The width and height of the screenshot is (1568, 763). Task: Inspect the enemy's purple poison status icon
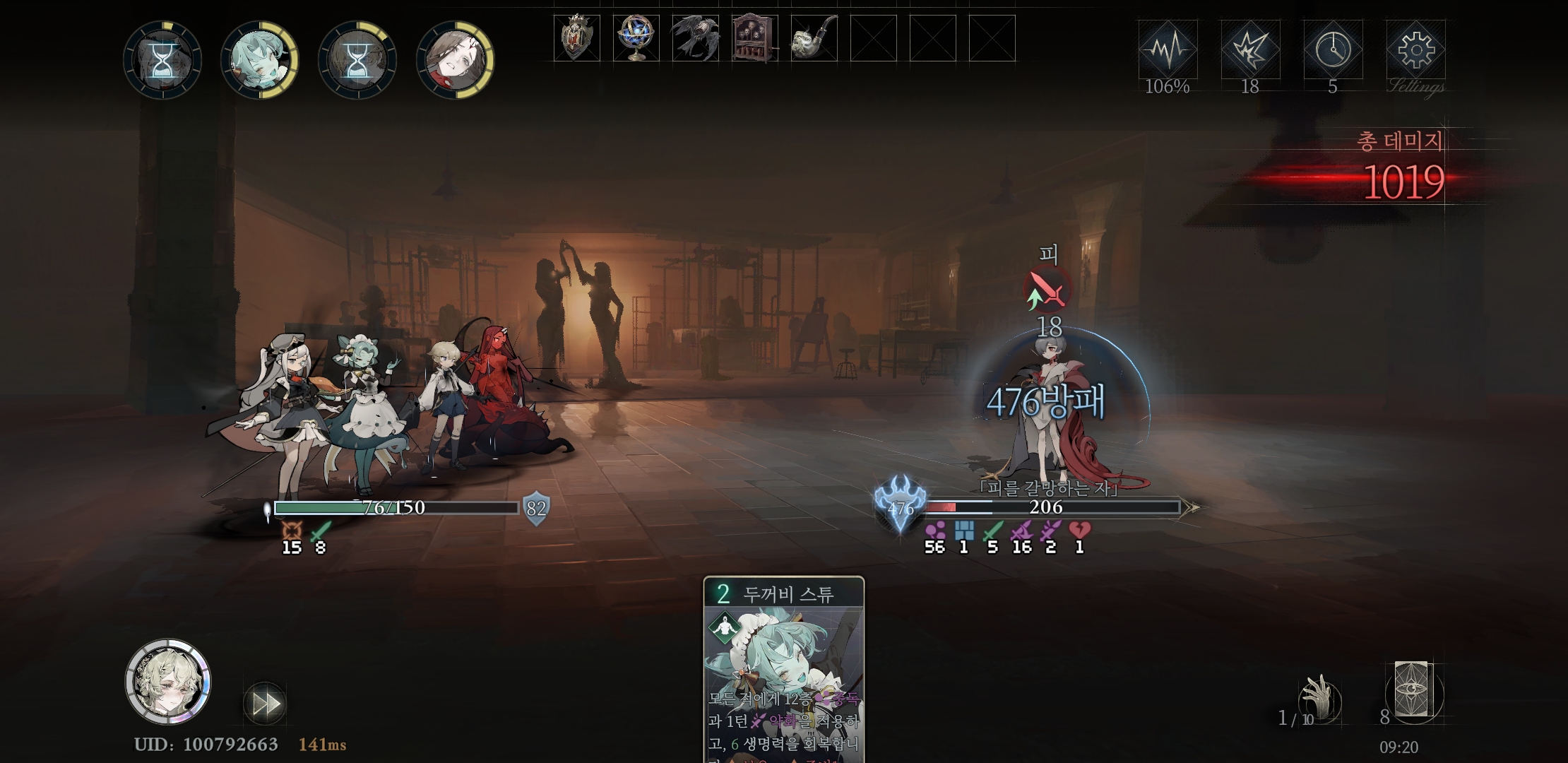click(934, 531)
